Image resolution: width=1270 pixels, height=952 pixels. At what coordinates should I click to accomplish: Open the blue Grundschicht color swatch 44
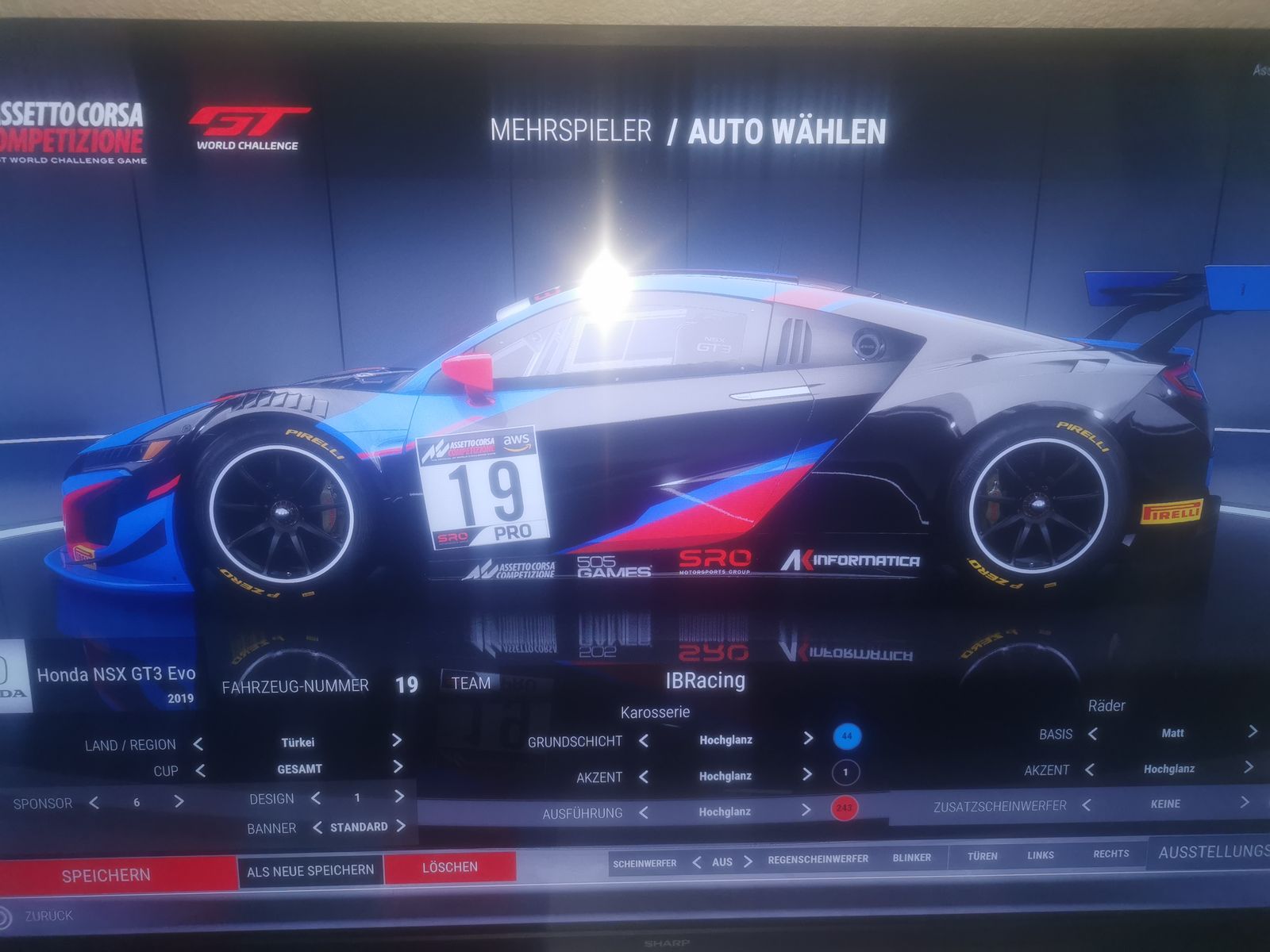pyautogui.click(x=847, y=736)
